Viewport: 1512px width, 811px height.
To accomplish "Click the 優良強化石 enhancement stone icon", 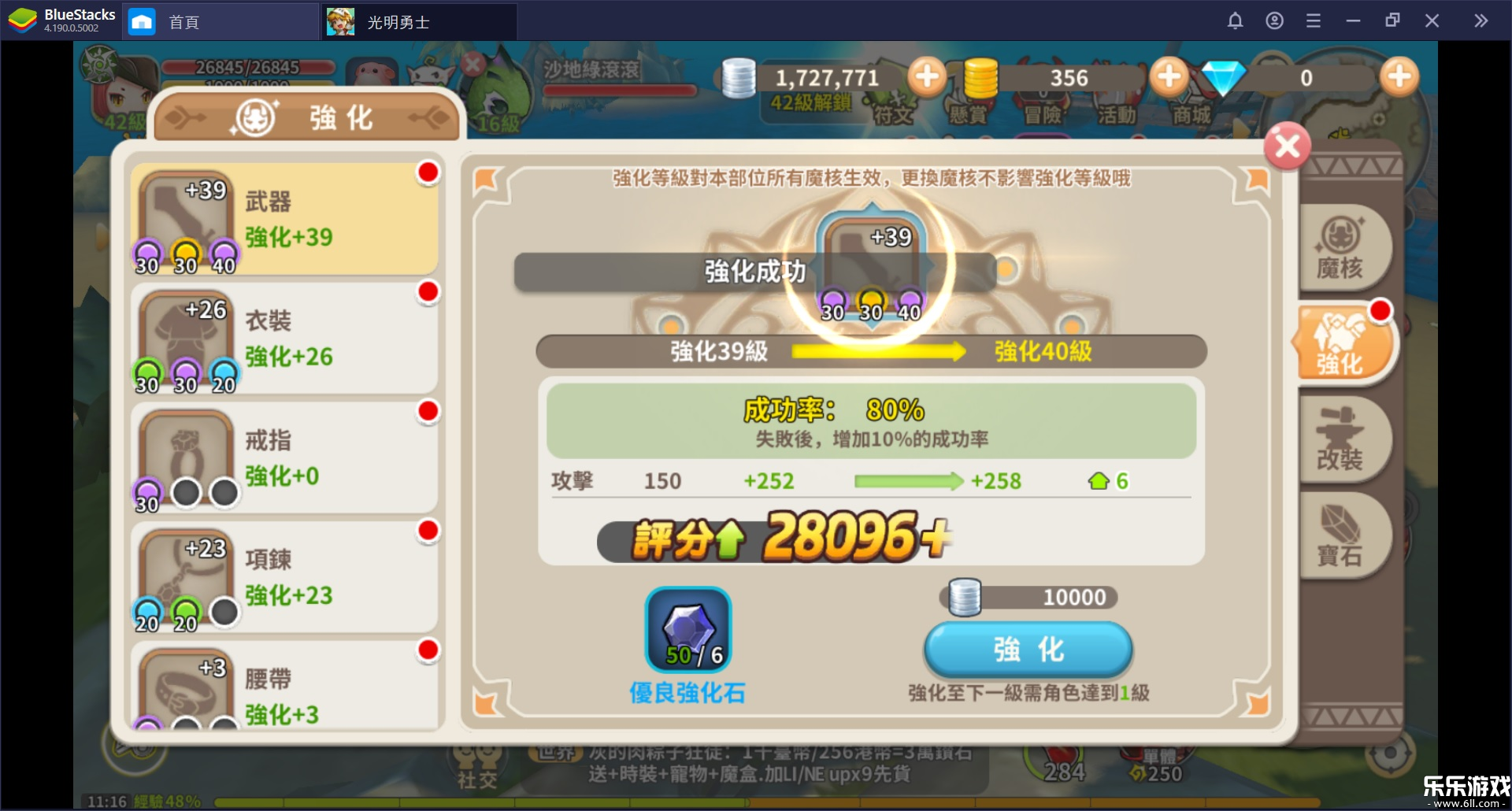I will [x=688, y=628].
